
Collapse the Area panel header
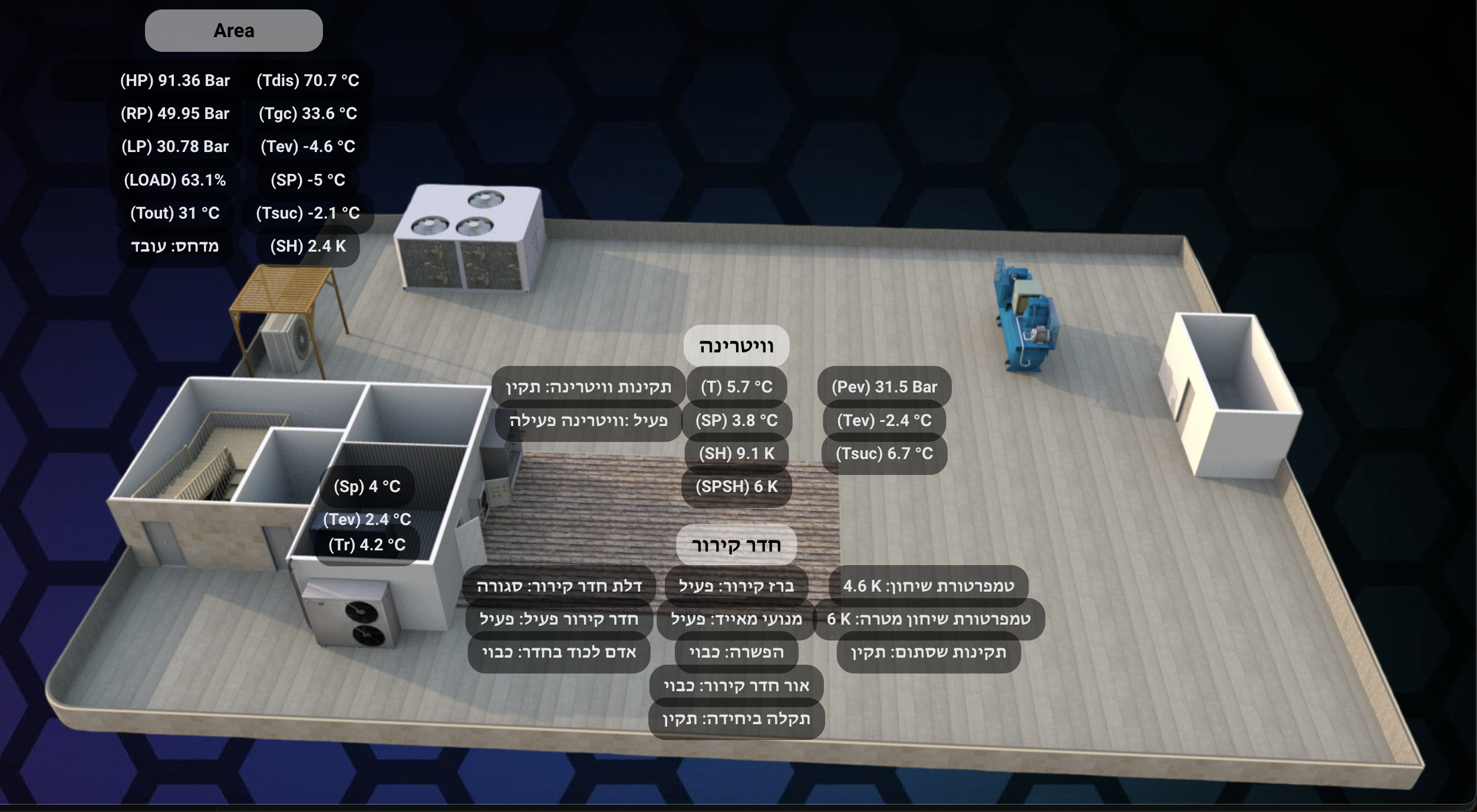(x=233, y=29)
